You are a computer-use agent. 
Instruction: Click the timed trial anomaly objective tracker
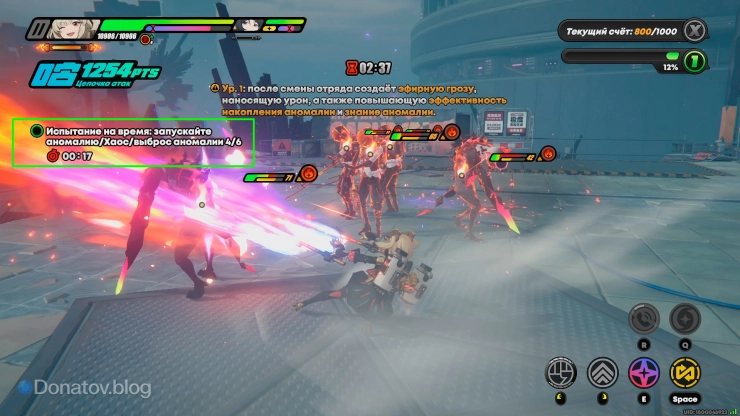tap(132, 142)
